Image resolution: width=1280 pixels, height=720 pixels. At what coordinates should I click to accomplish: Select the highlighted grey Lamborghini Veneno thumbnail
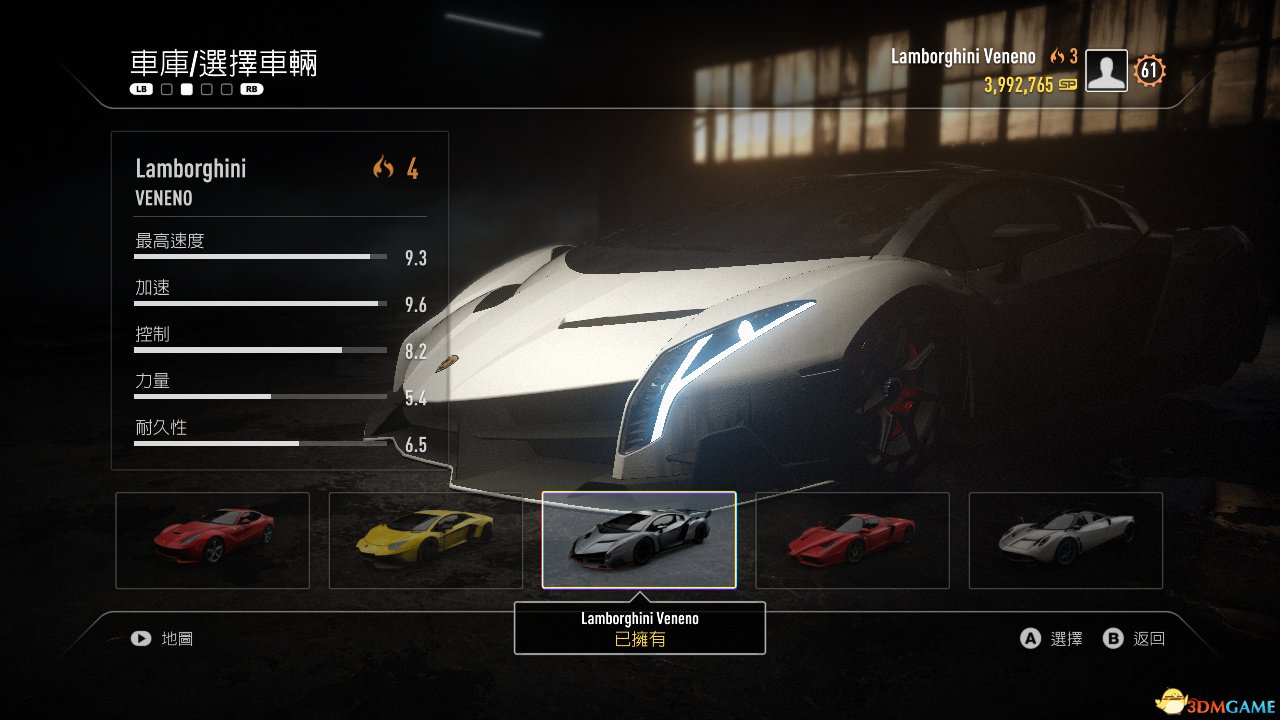pyautogui.click(x=639, y=540)
